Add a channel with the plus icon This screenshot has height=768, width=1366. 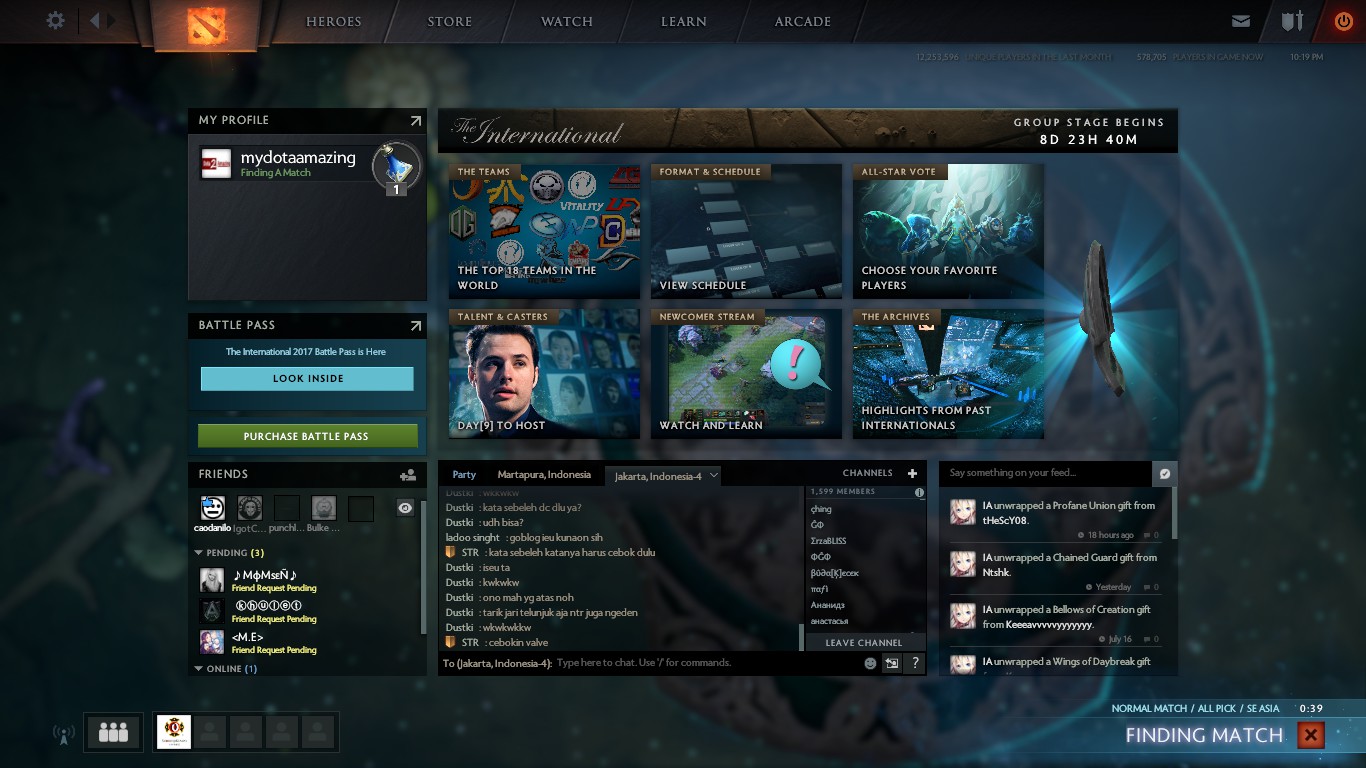(911, 473)
